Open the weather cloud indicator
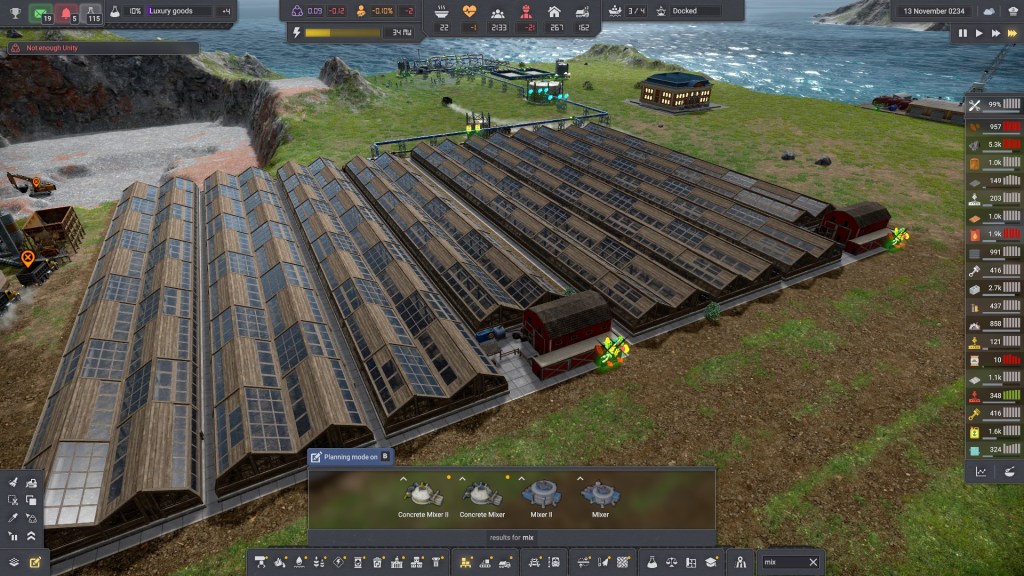 989,11
